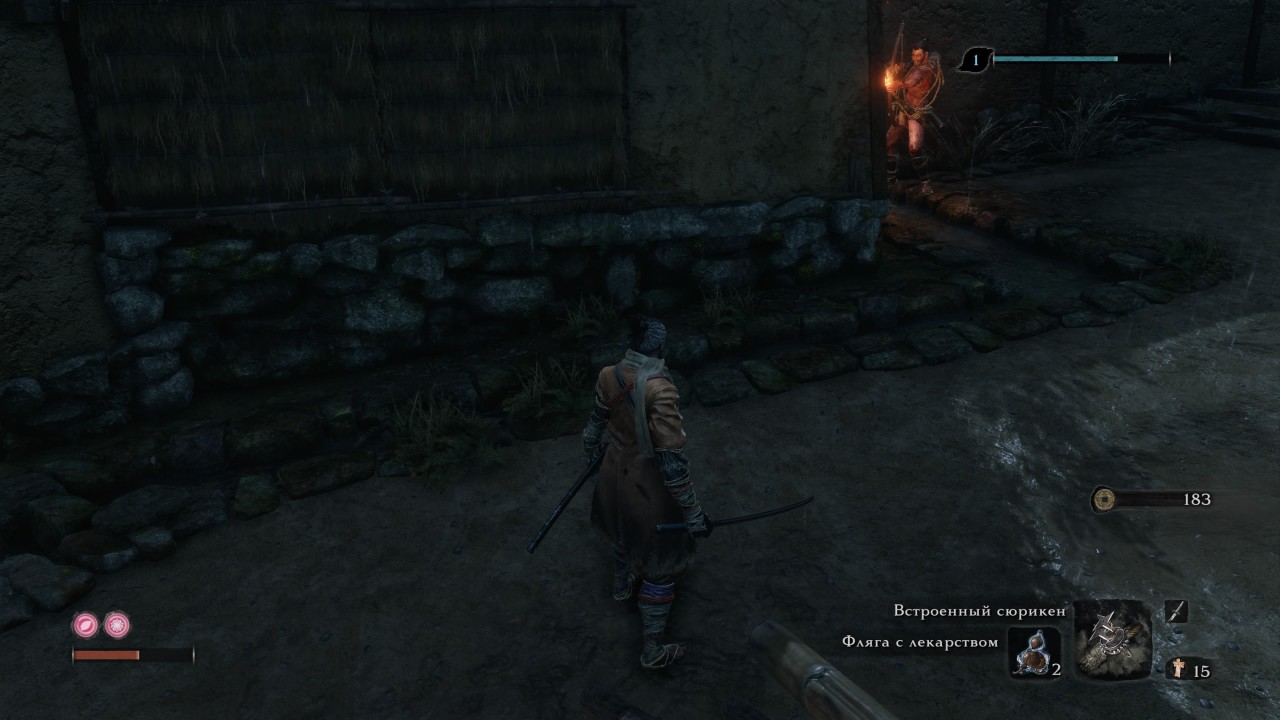Select the coin icon beside the sen counter
The image size is (1280, 720).
click(x=1106, y=497)
